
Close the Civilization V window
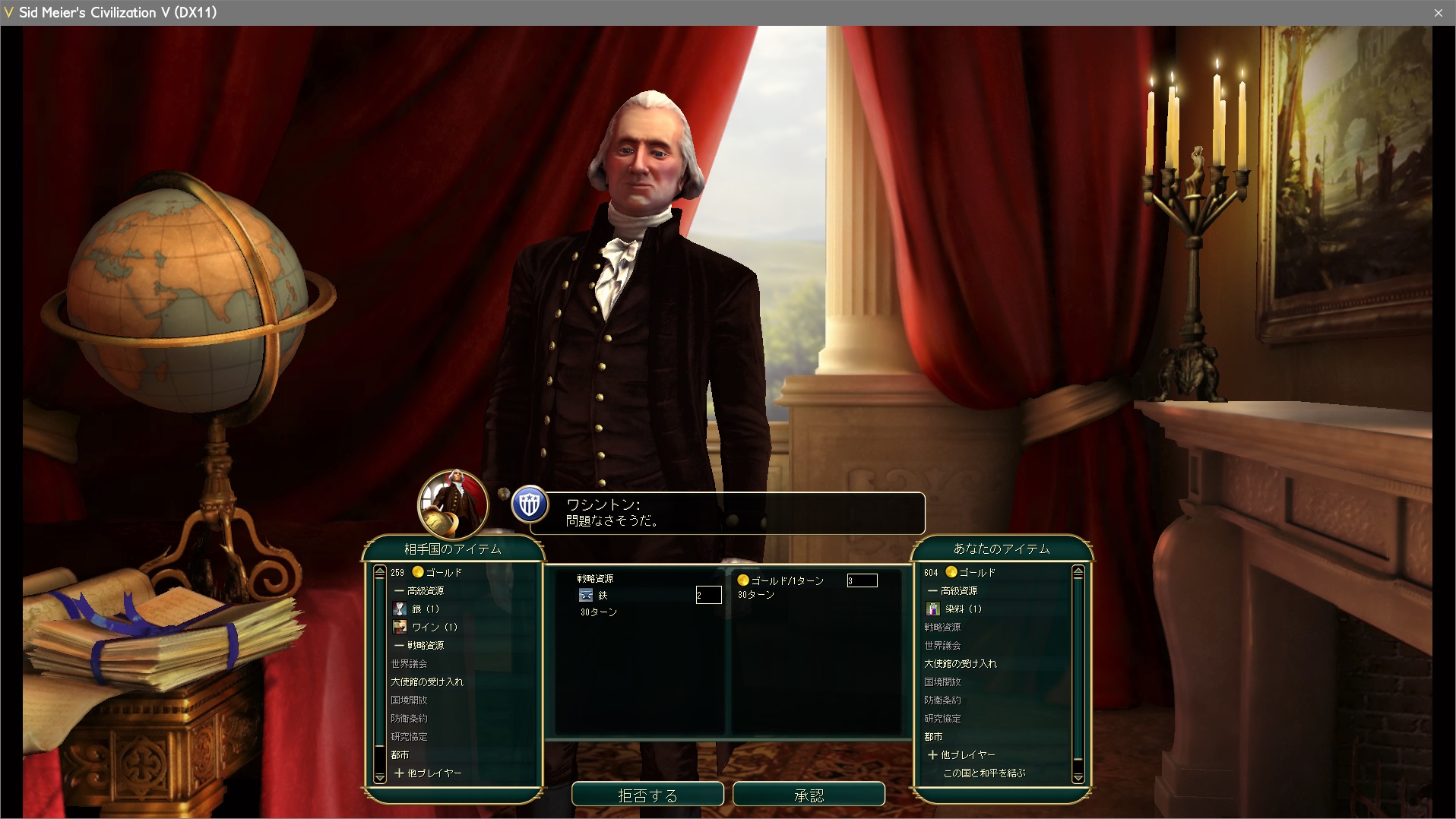tap(1438, 12)
